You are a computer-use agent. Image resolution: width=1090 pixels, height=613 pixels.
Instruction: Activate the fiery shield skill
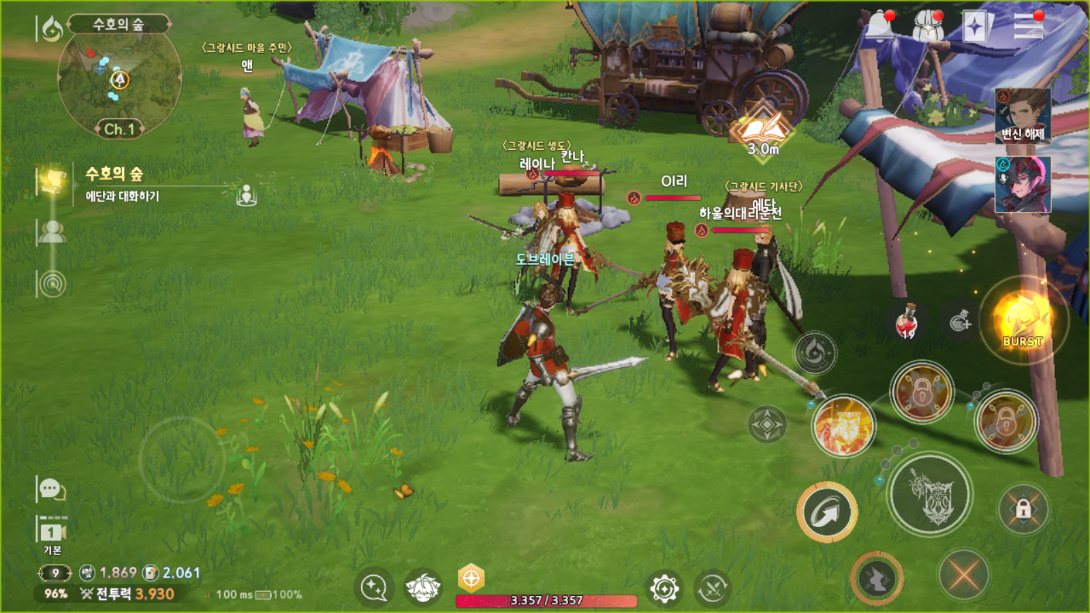[x=843, y=425]
